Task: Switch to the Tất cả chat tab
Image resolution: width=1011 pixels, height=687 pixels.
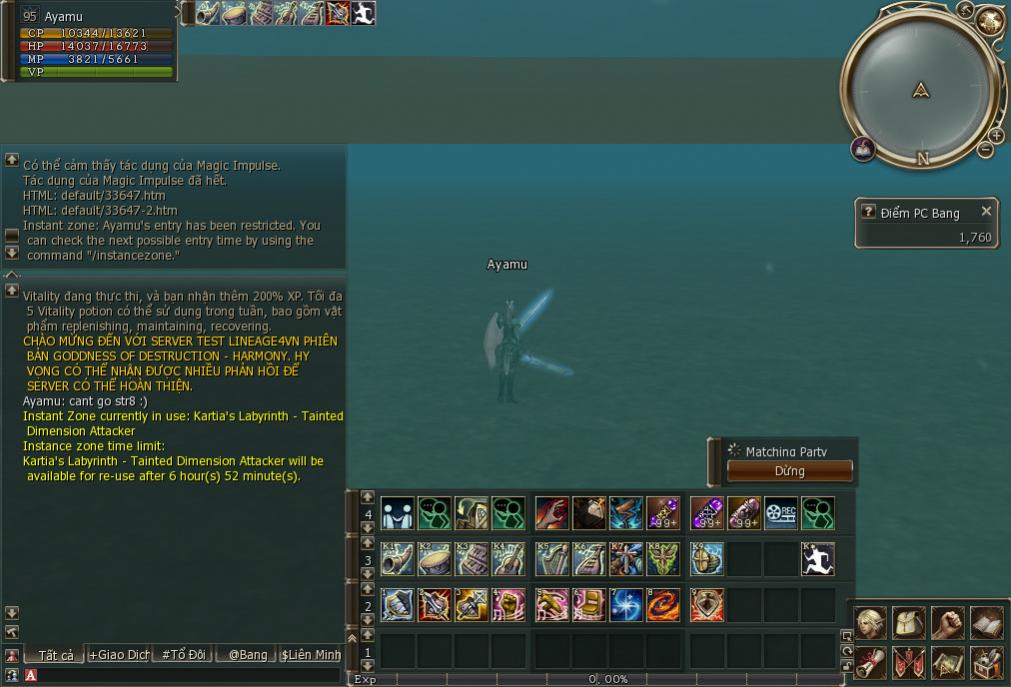Action: [x=54, y=655]
